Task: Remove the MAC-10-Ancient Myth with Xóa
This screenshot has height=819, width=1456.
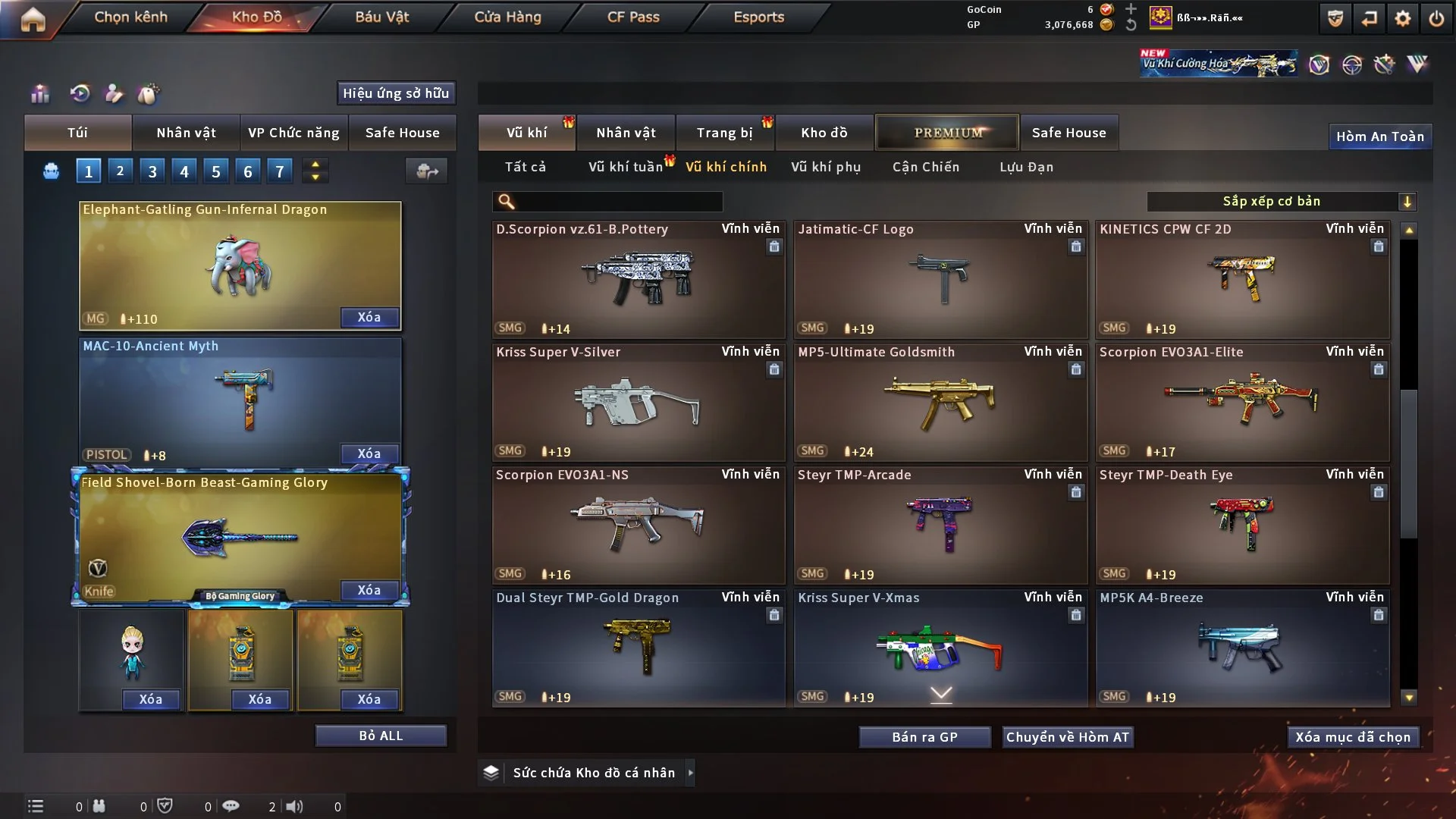Action: 369,453
